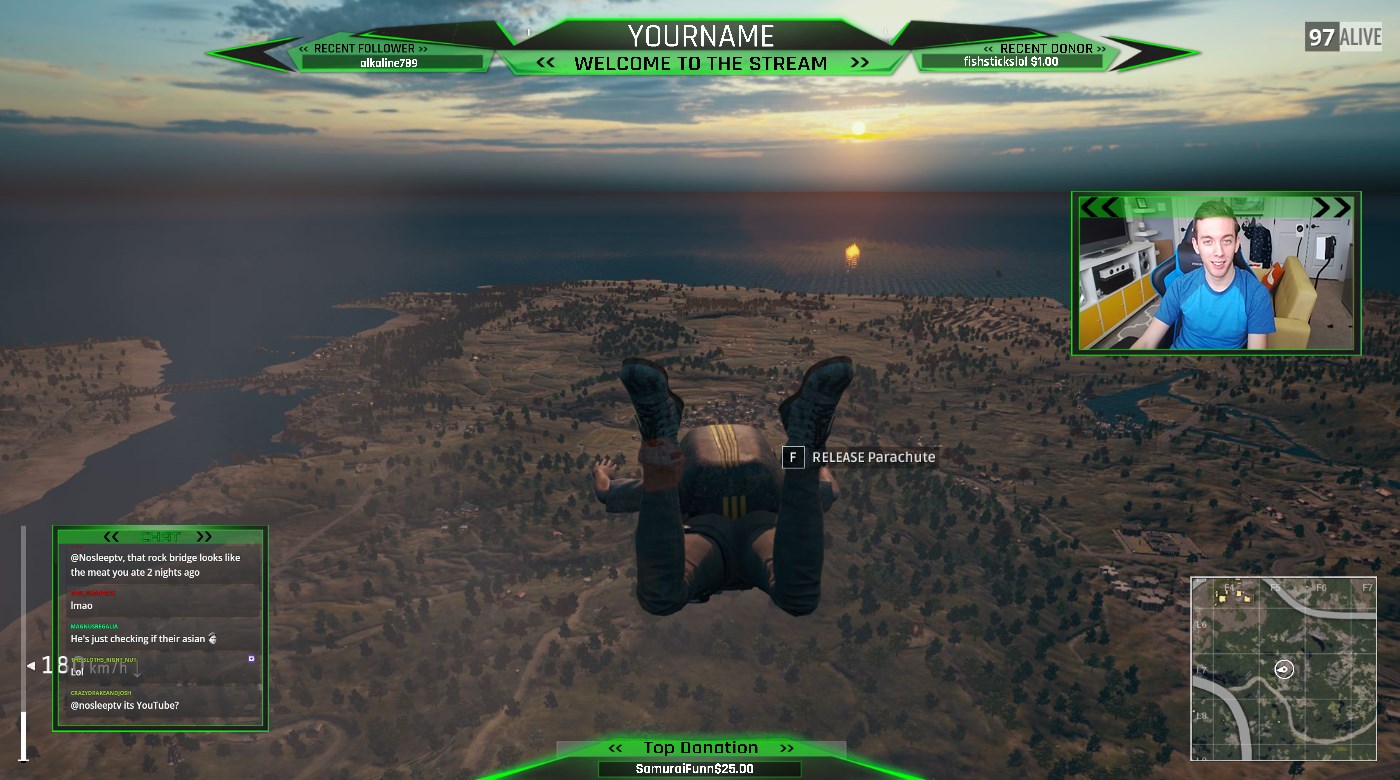
Task: Click the streamer webcam feed
Action: [x=1215, y=273]
